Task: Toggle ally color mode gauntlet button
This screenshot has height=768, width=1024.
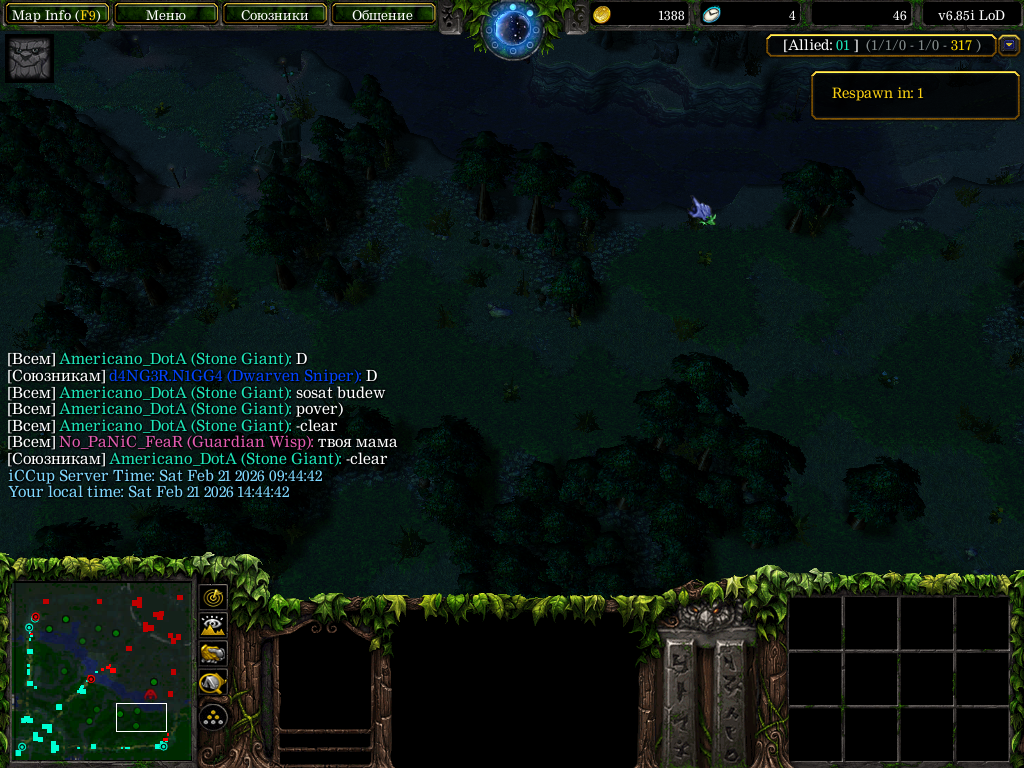Action: (x=214, y=655)
